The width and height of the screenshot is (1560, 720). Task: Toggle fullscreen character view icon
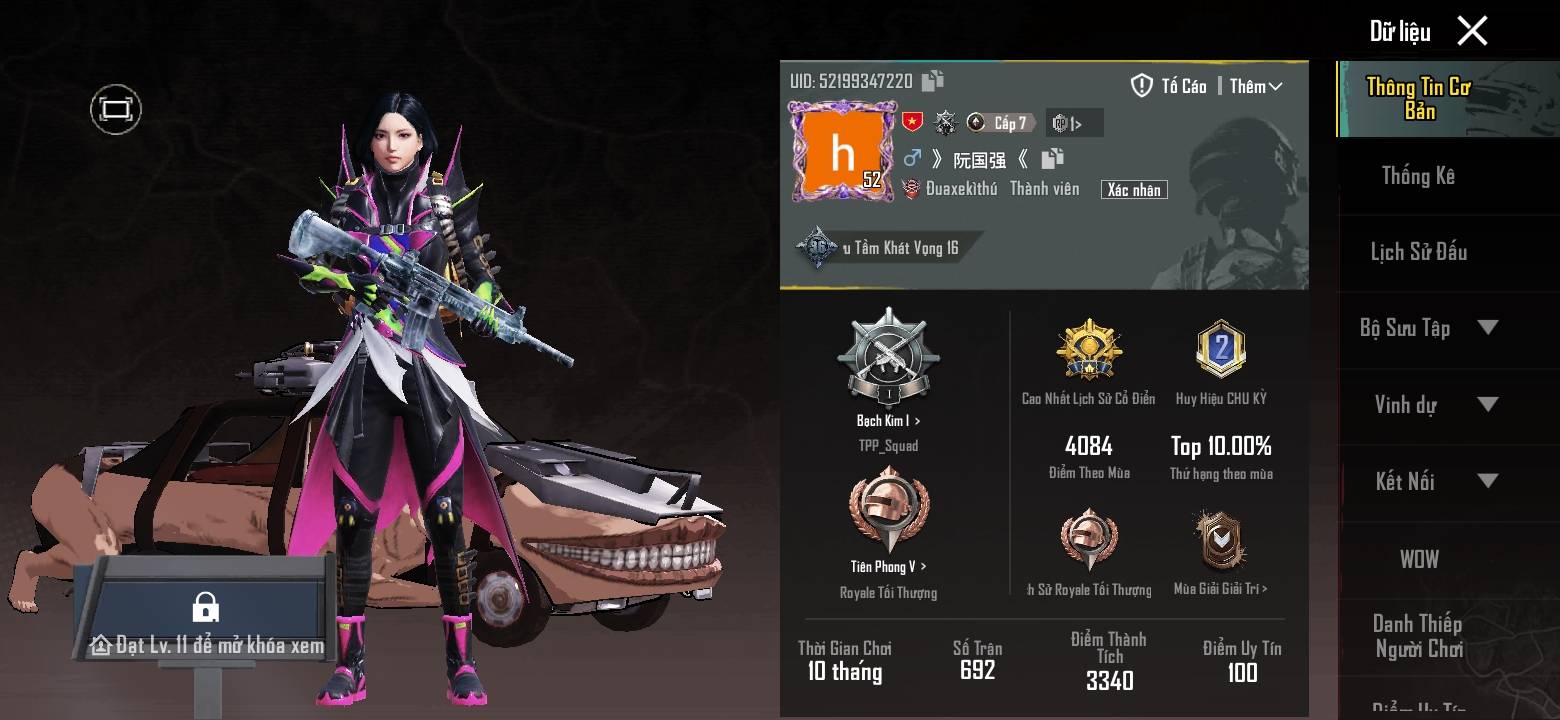pos(116,109)
